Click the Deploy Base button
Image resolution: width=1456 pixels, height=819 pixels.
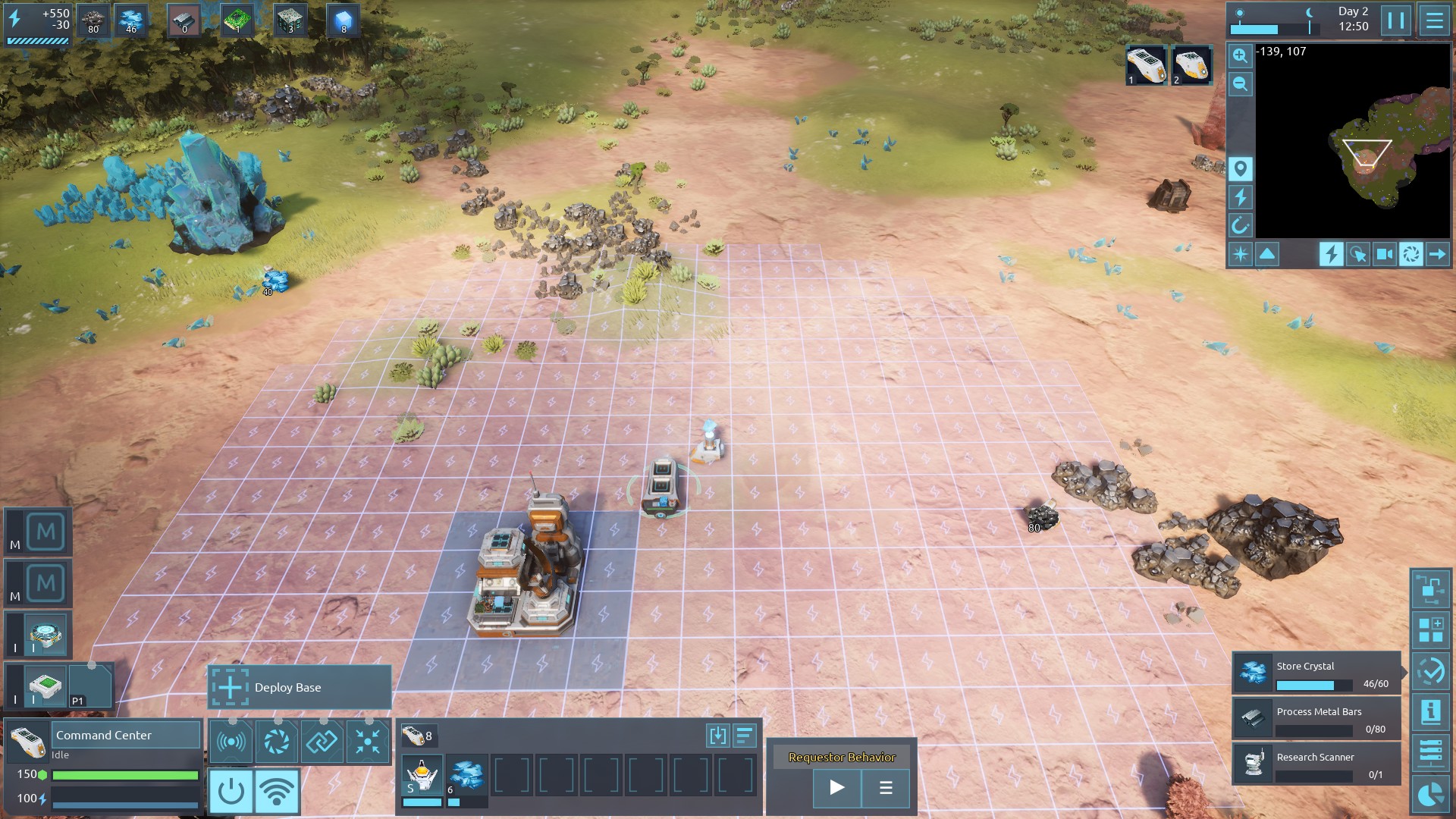[x=300, y=687]
